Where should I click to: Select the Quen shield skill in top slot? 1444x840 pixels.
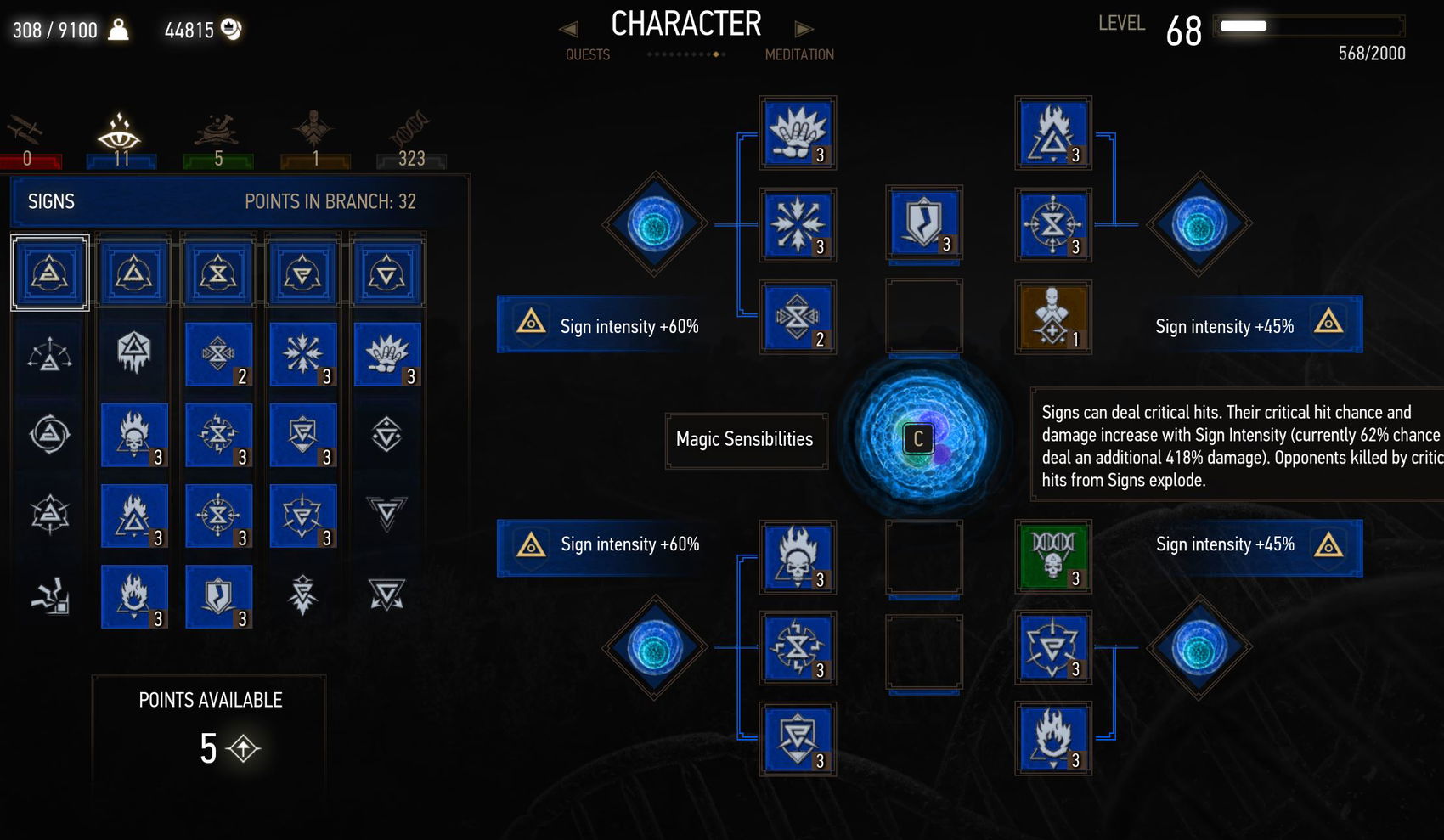point(923,223)
